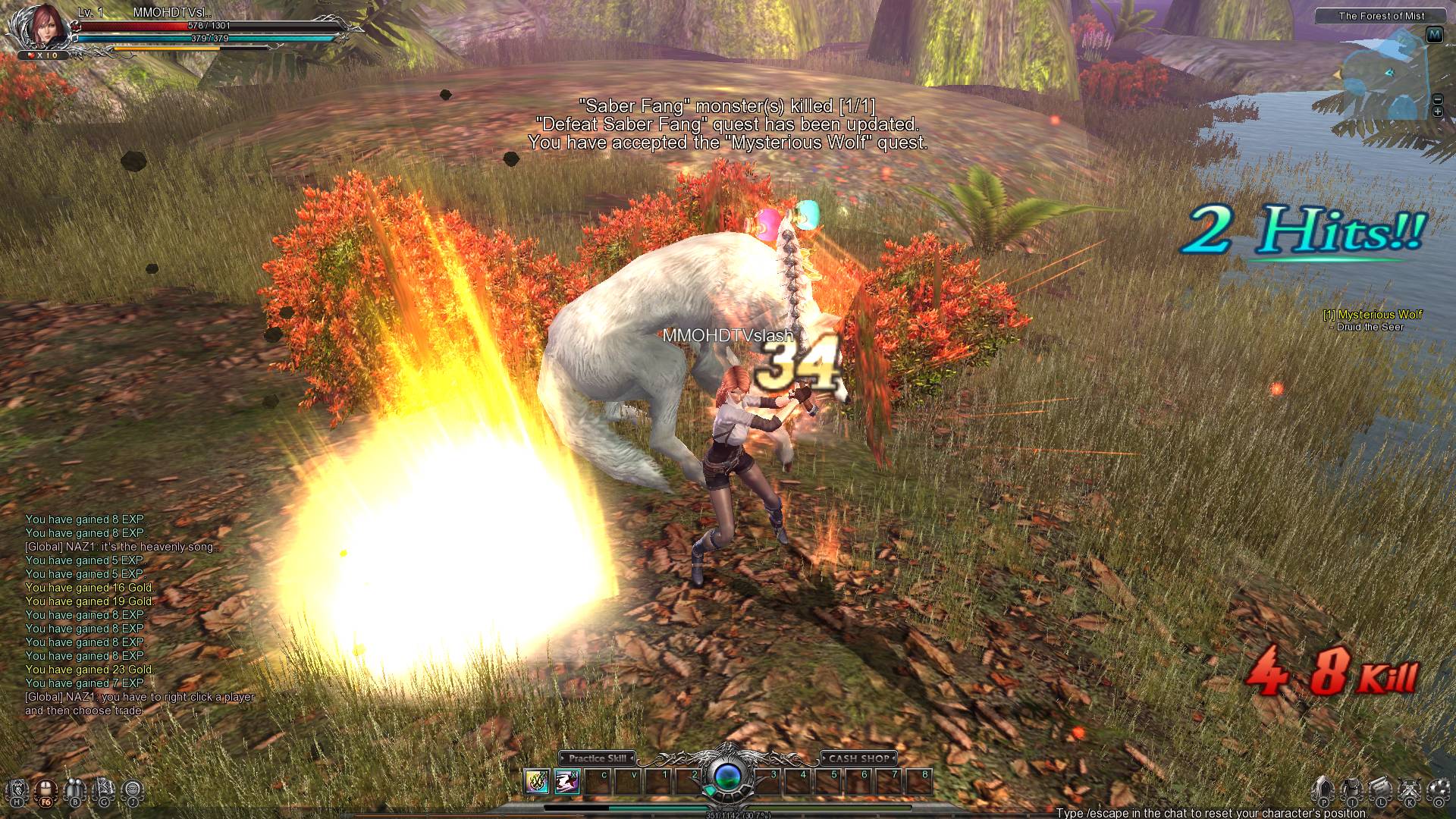1456x819 pixels.
Task: Open the book icon menu labeled H
Action: pyautogui.click(x=18, y=791)
